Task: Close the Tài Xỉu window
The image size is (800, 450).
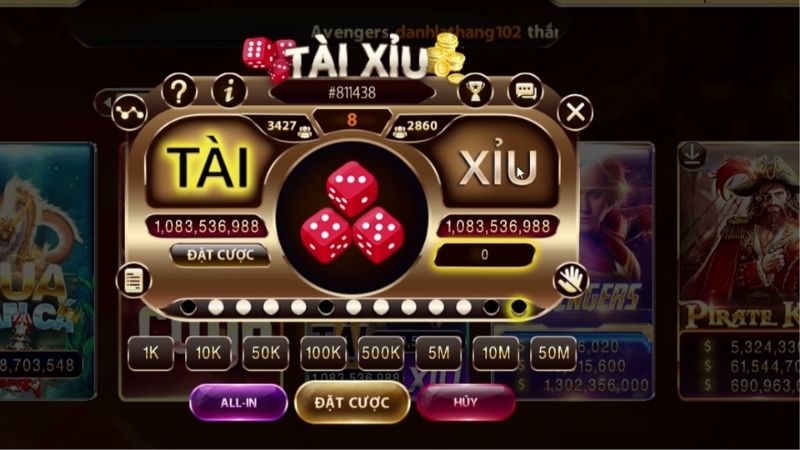Action: (x=575, y=112)
